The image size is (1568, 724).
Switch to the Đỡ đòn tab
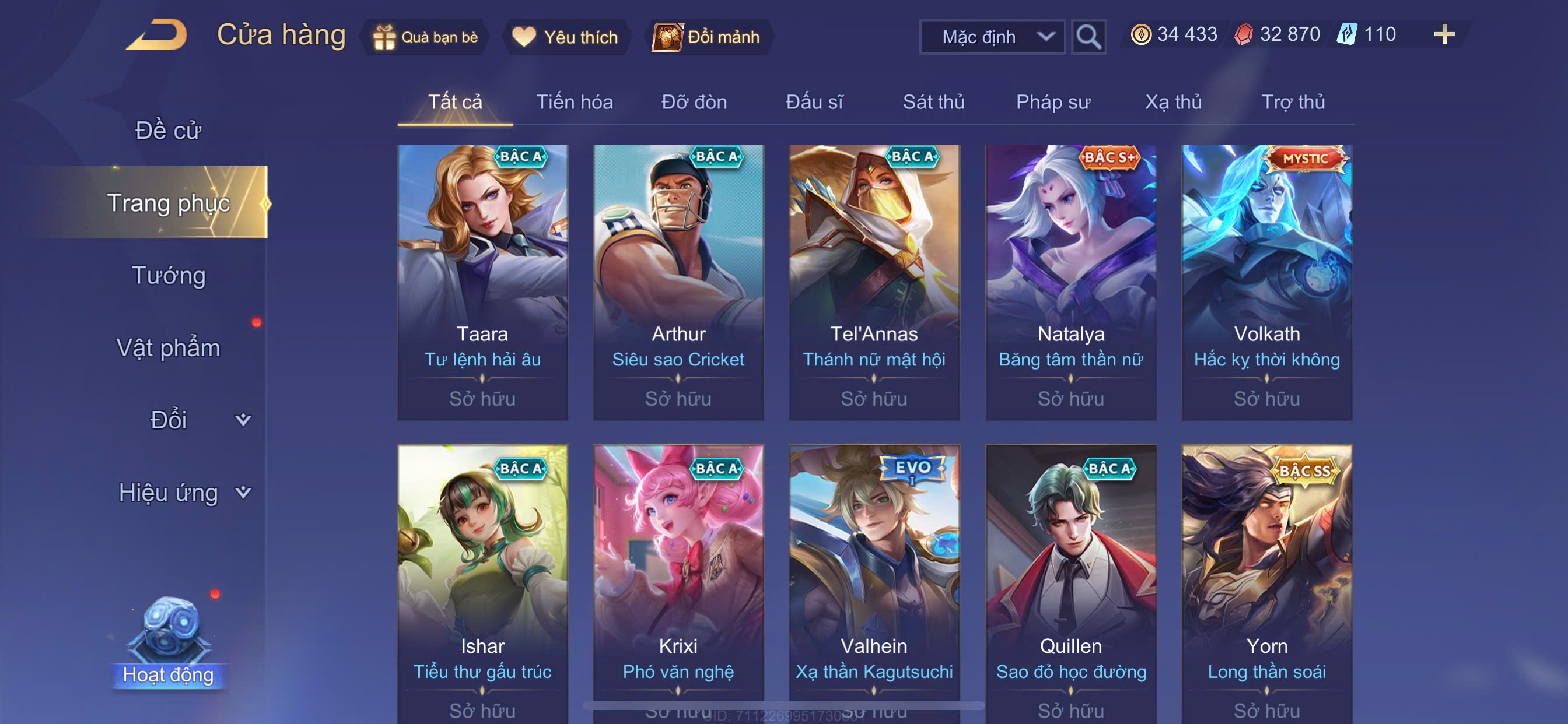pos(694,101)
